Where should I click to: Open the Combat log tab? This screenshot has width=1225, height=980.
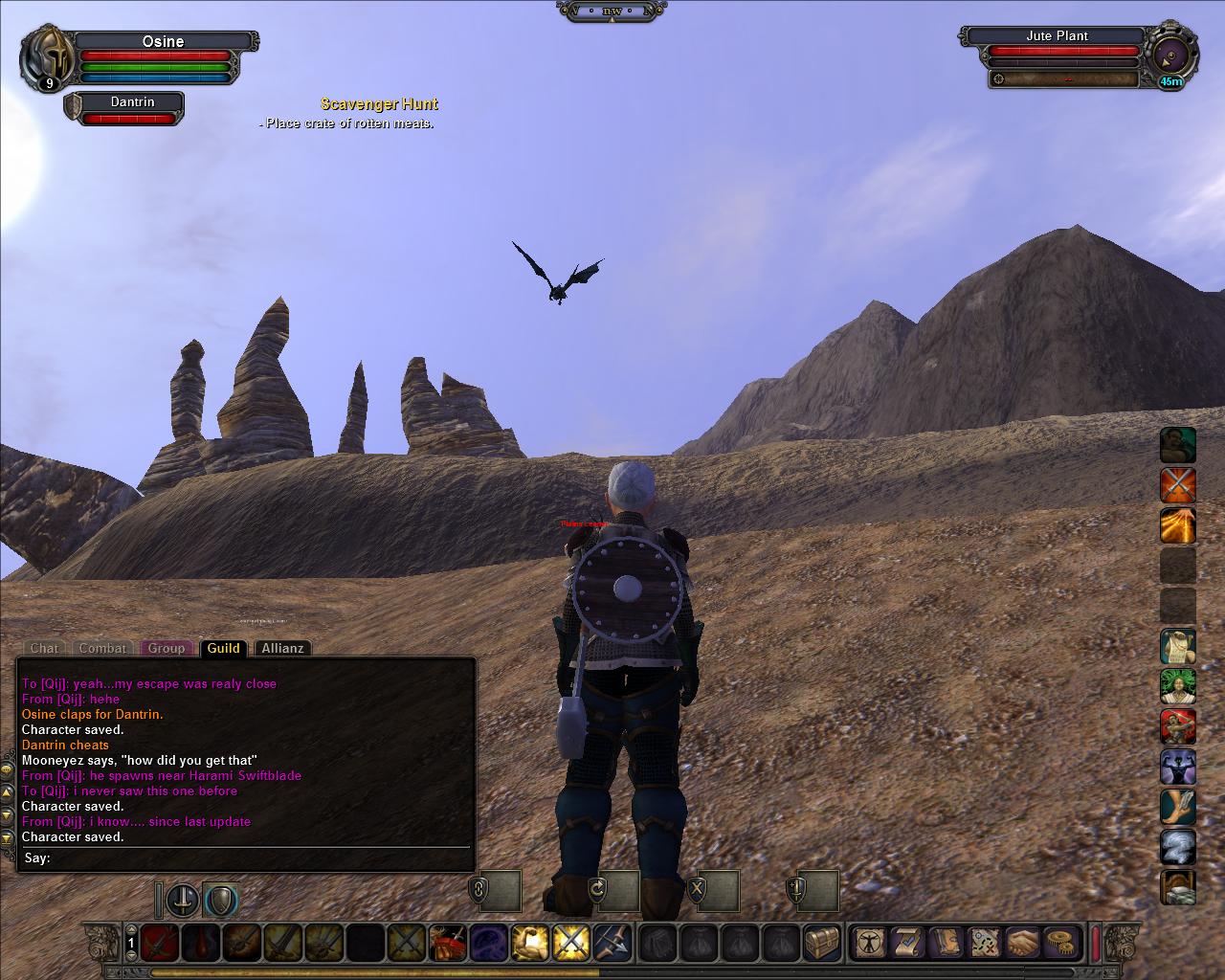tap(102, 648)
